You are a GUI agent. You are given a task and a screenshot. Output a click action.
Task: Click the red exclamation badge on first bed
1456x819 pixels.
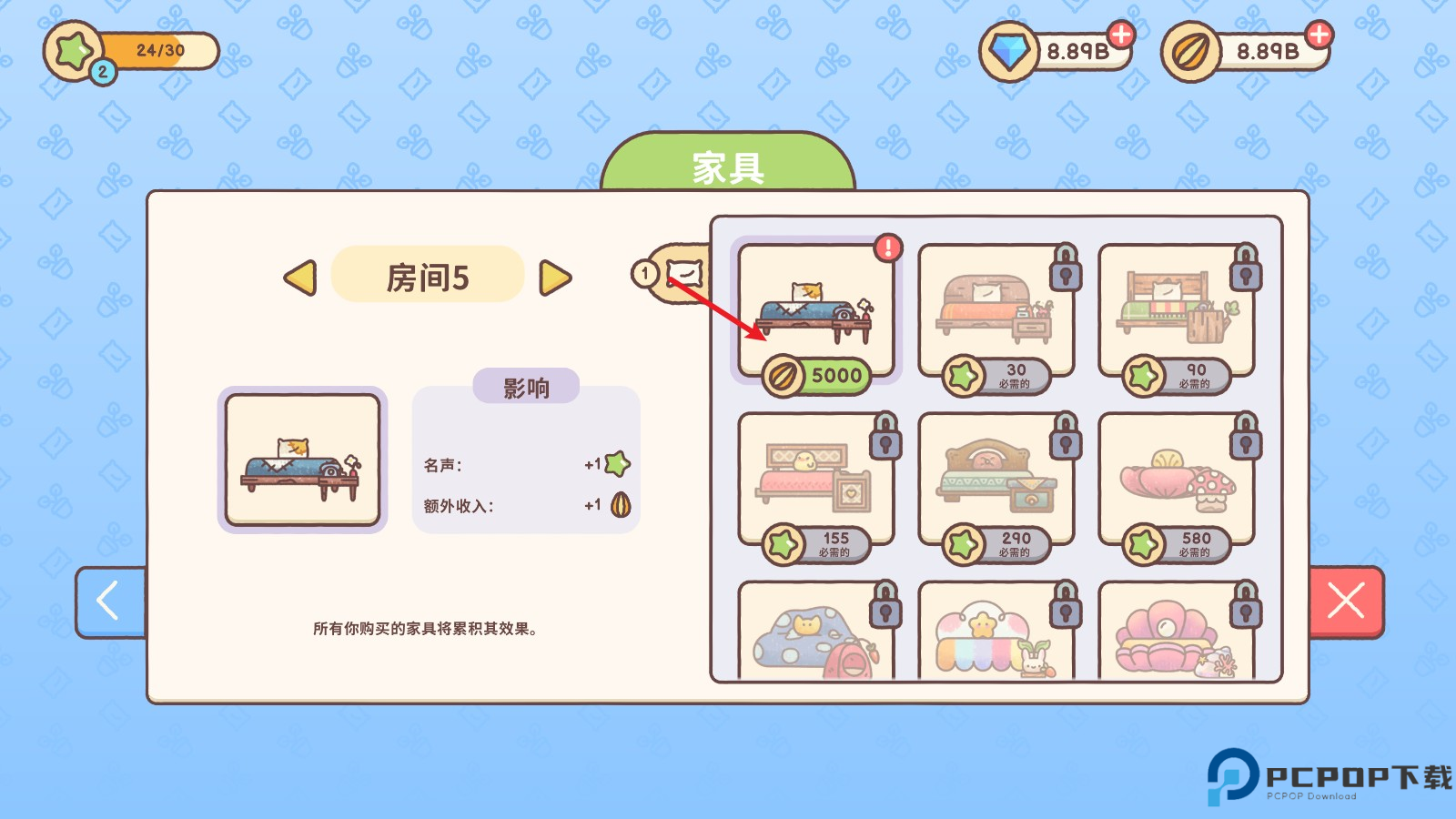tap(887, 246)
